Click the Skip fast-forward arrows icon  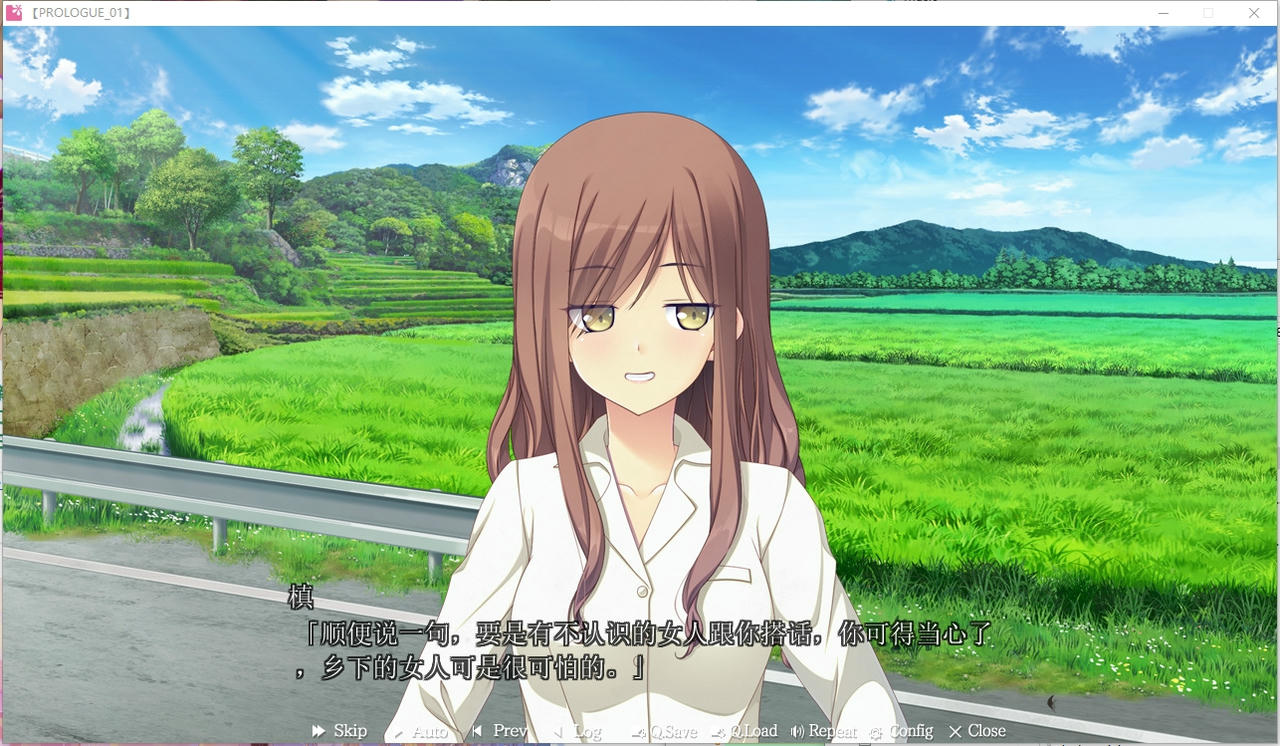318,730
